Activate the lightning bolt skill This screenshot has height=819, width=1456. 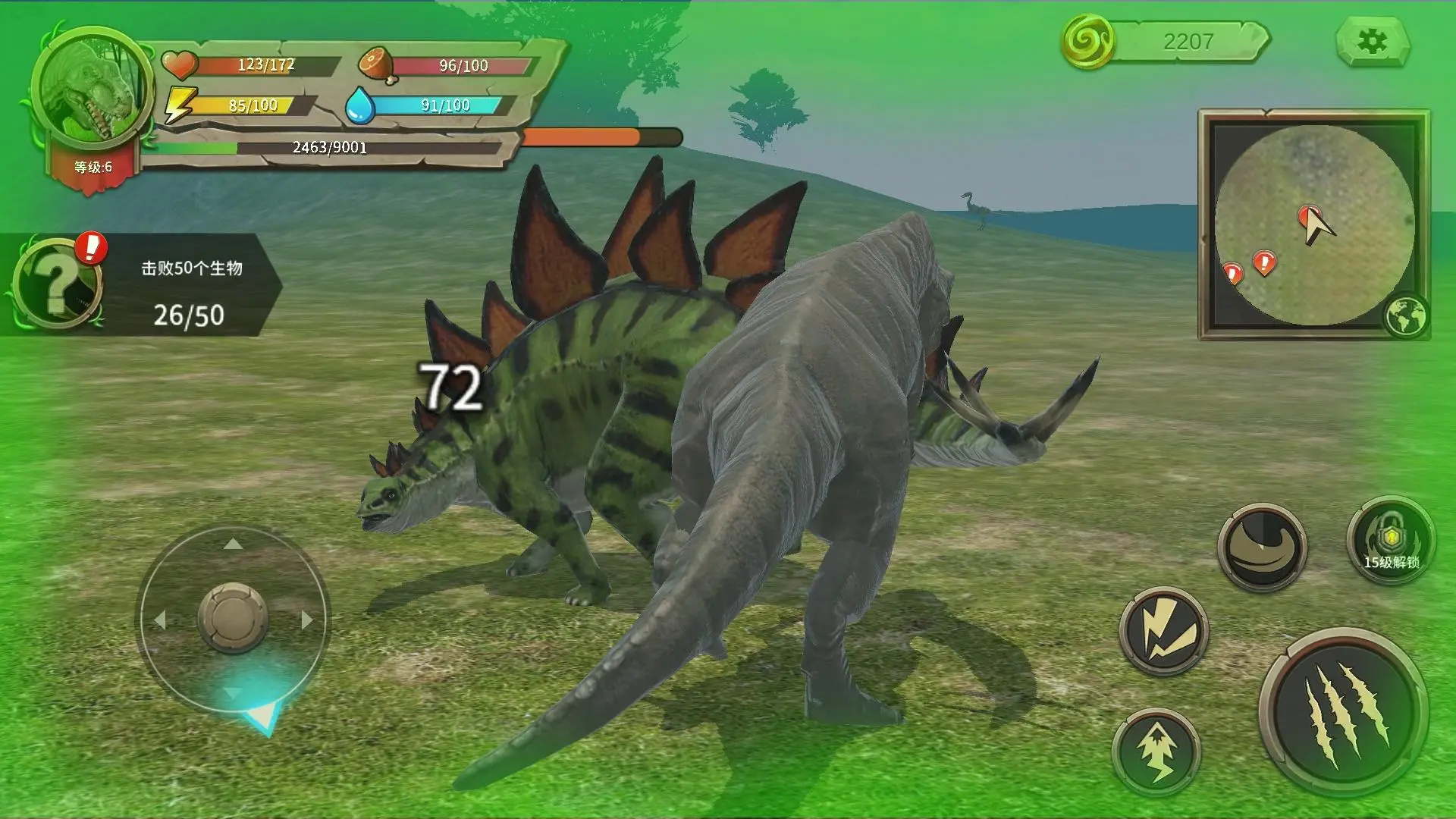point(1163,631)
